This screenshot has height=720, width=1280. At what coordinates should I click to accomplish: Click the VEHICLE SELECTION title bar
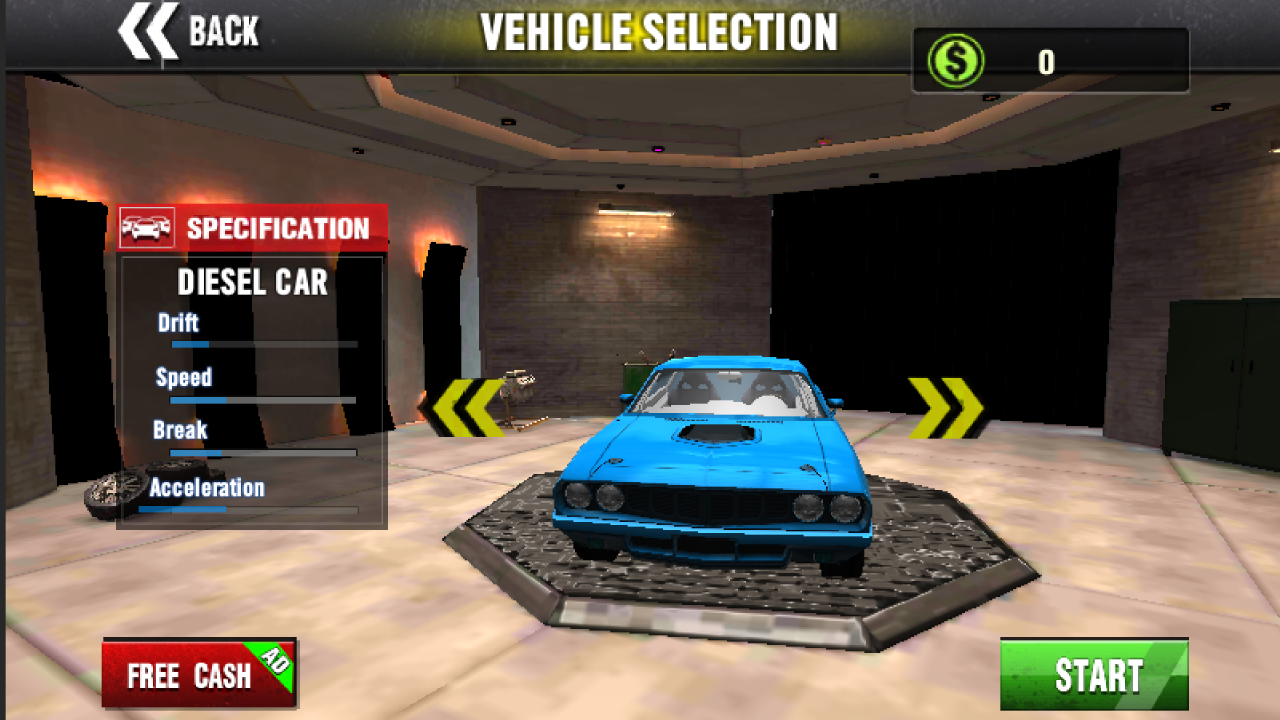[660, 32]
